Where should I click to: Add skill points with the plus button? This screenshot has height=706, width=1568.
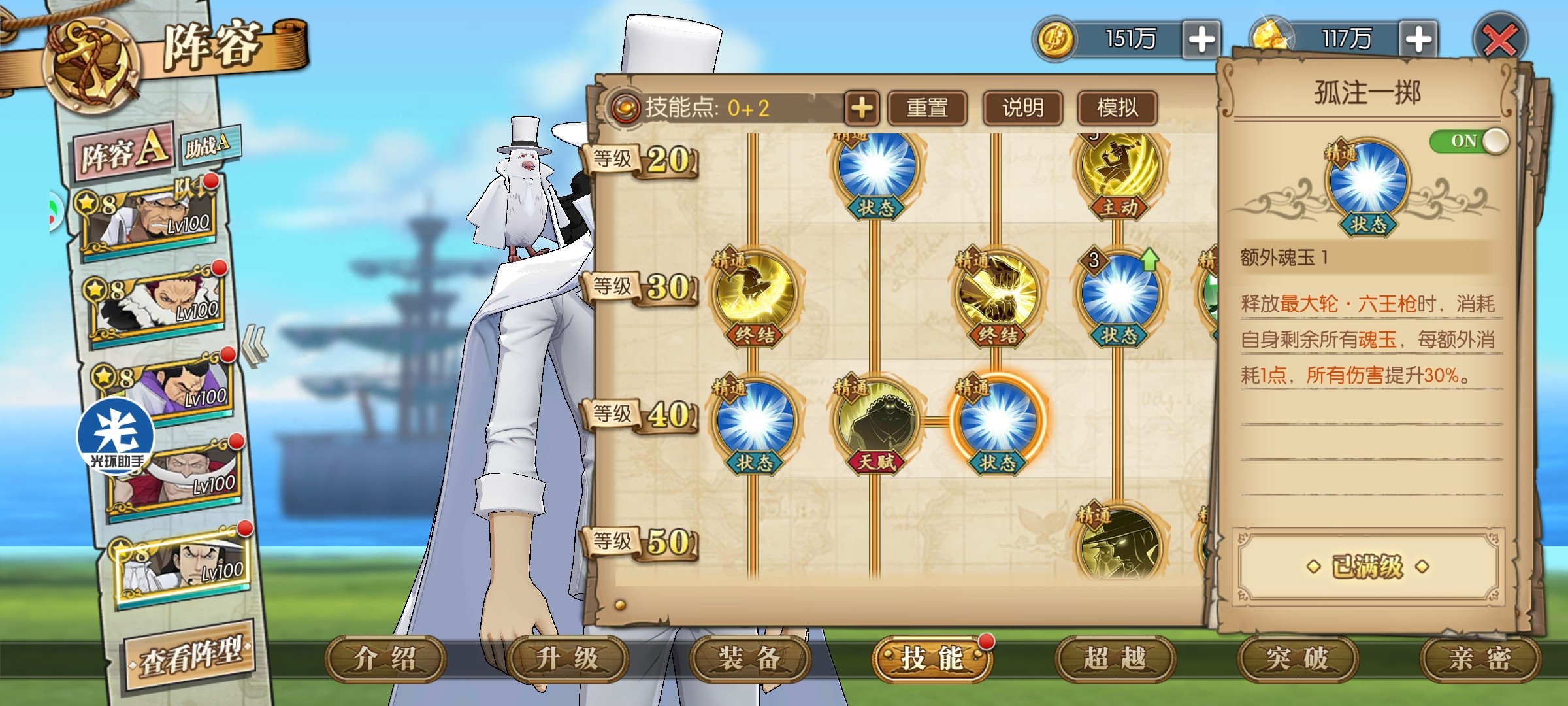click(x=862, y=108)
